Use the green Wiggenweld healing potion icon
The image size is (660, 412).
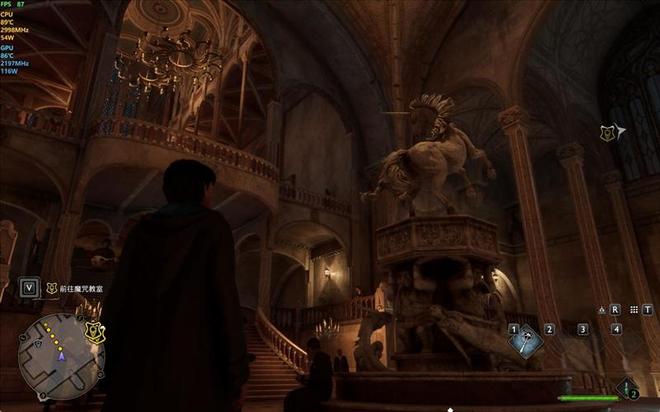click(627, 387)
